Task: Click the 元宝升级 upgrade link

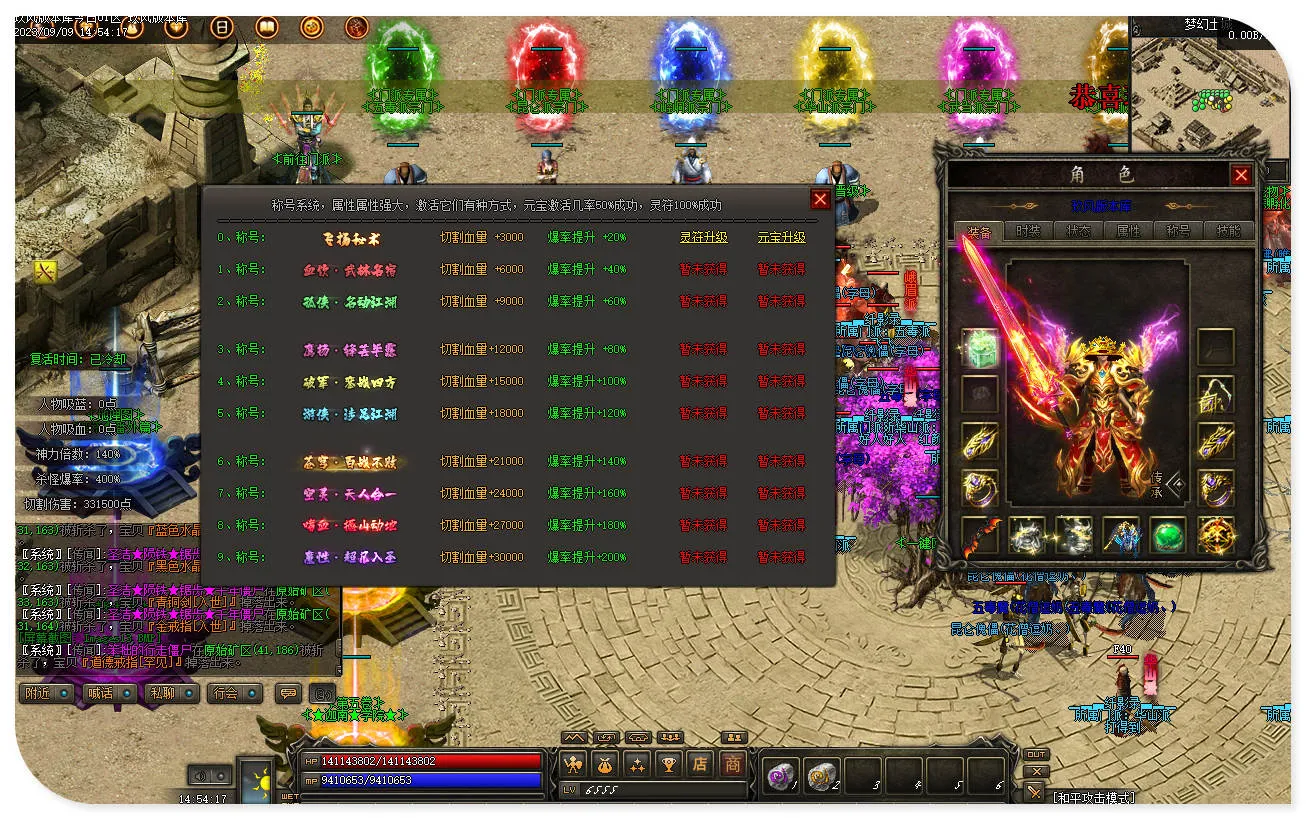Action: (781, 238)
